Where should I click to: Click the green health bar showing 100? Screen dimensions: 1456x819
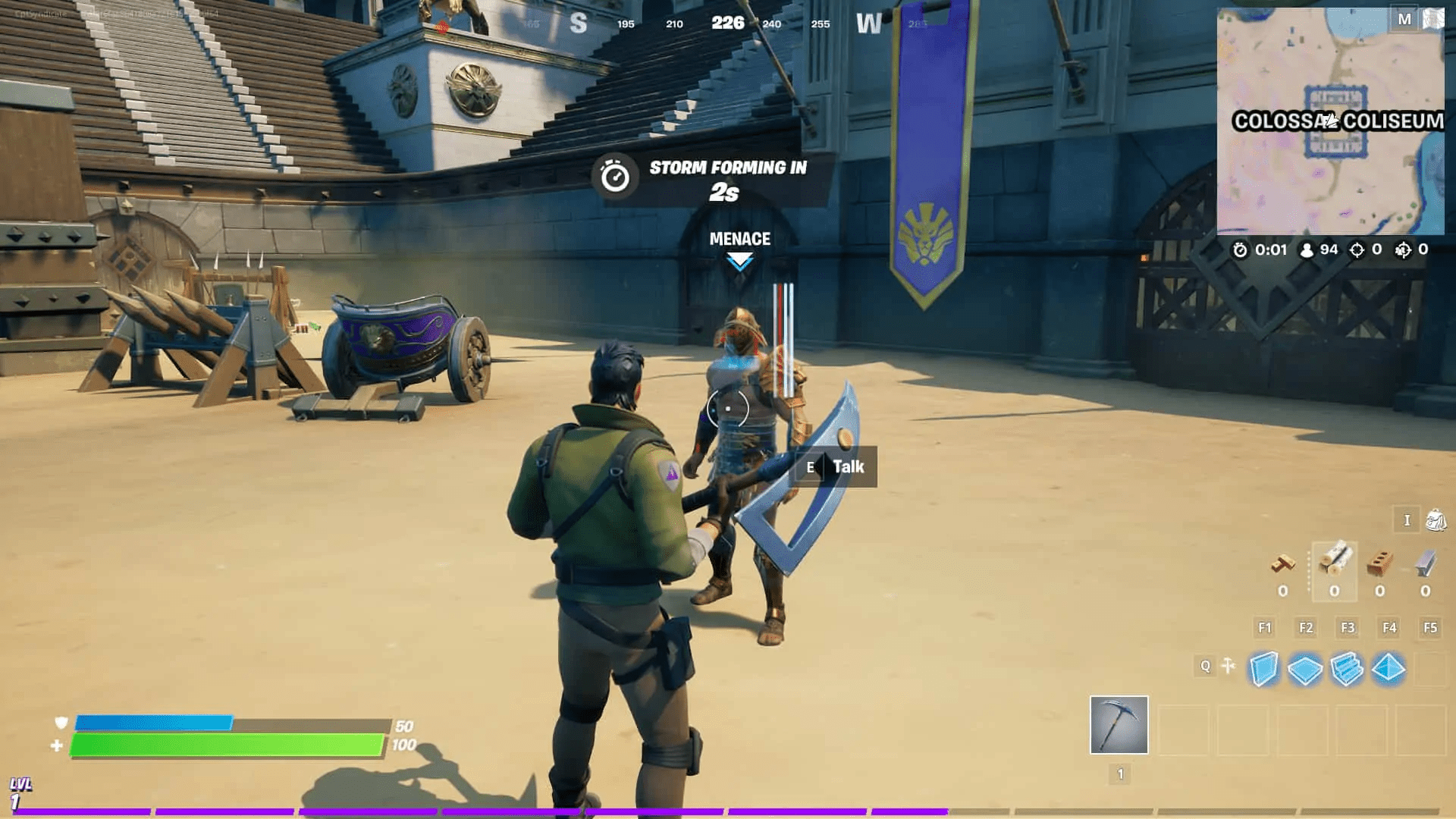(x=227, y=745)
